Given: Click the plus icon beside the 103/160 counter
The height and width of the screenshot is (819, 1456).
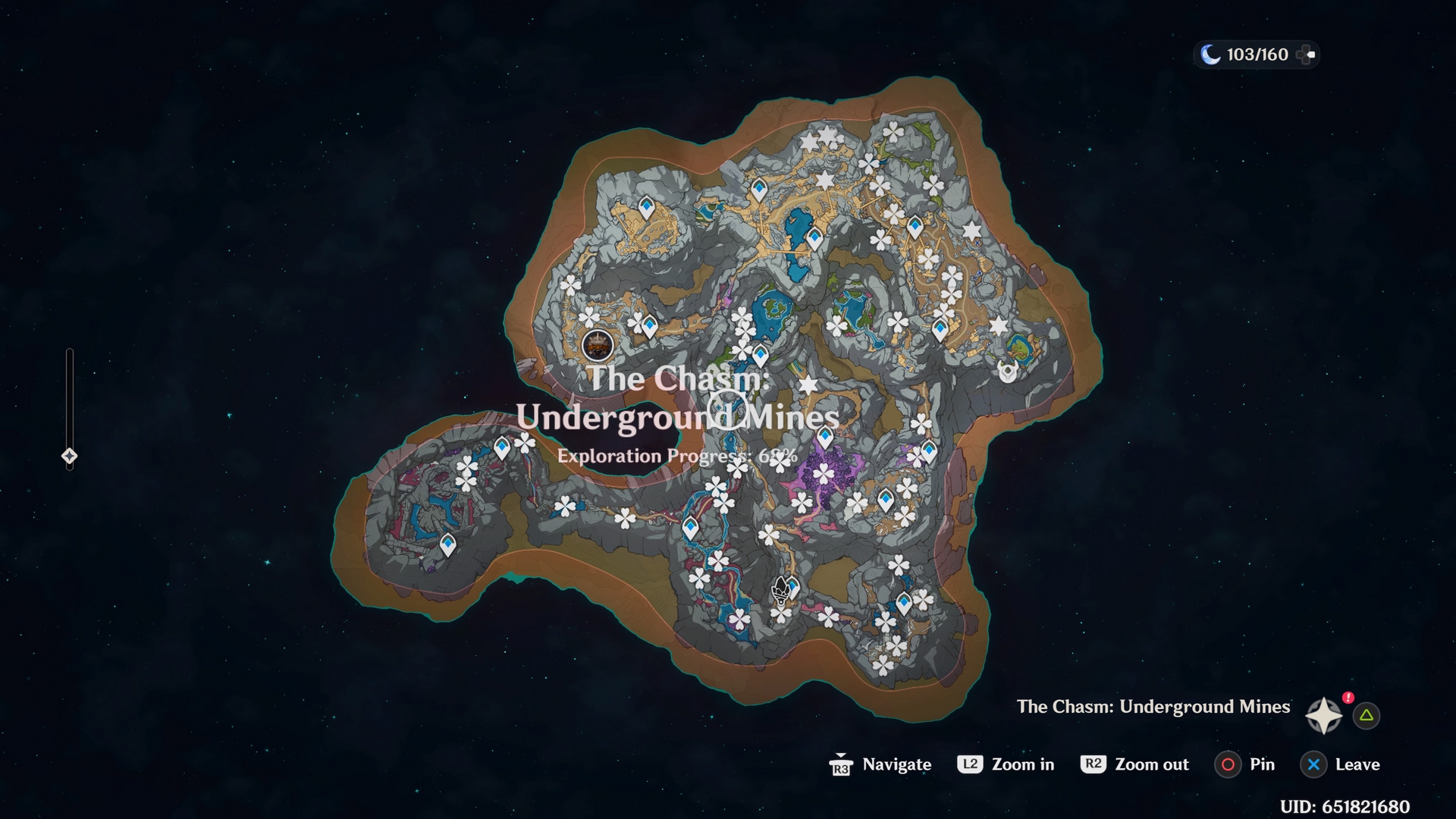Looking at the screenshot, I should pyautogui.click(x=1305, y=55).
